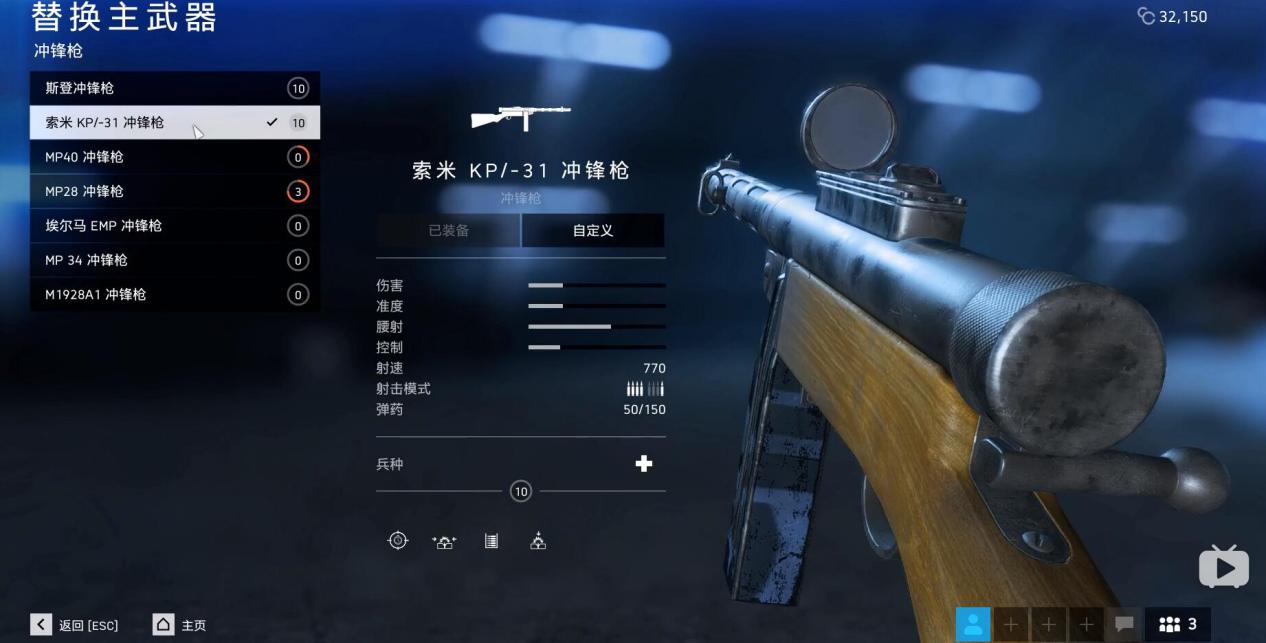1266x643 pixels.
Task: Click the 已装备 button
Action: tap(449, 231)
